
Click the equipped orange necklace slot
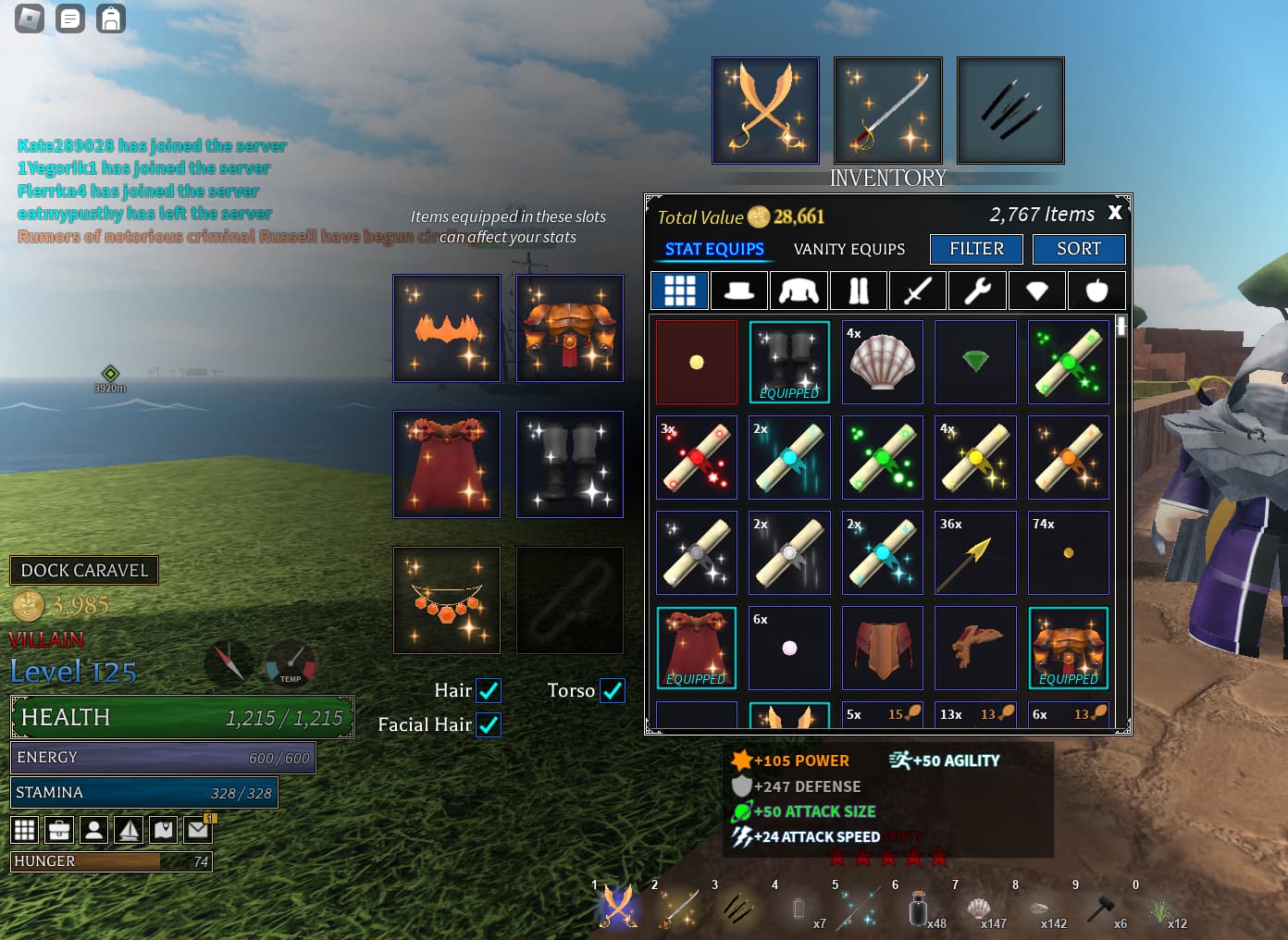tap(447, 600)
